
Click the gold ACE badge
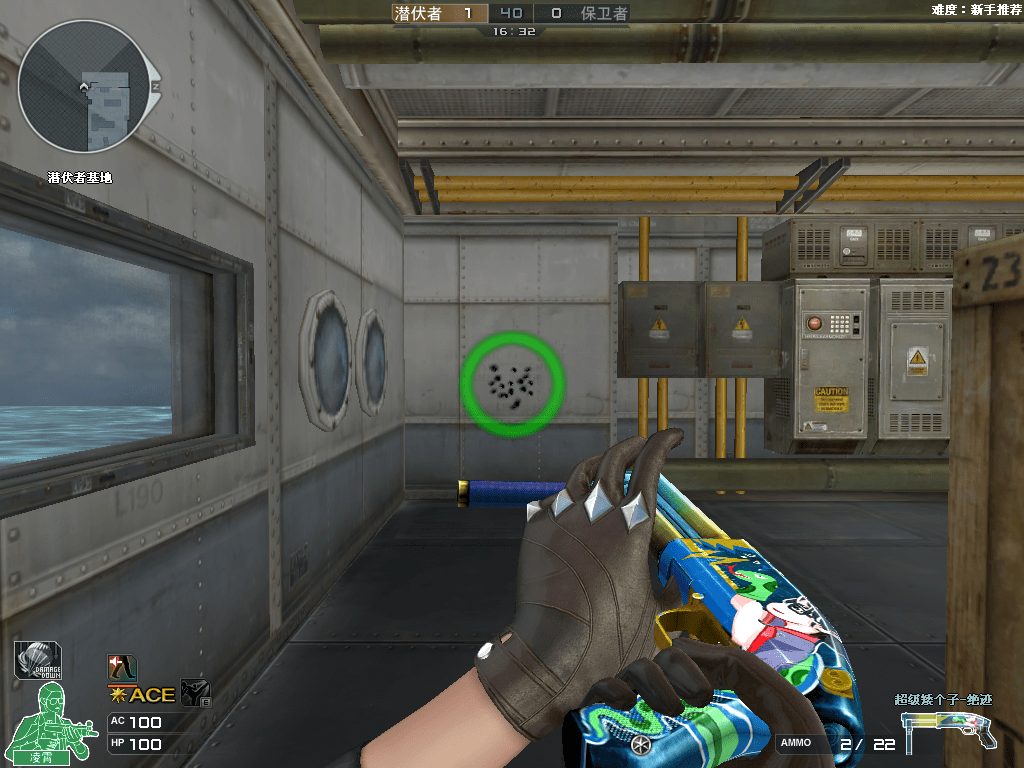coord(141,694)
